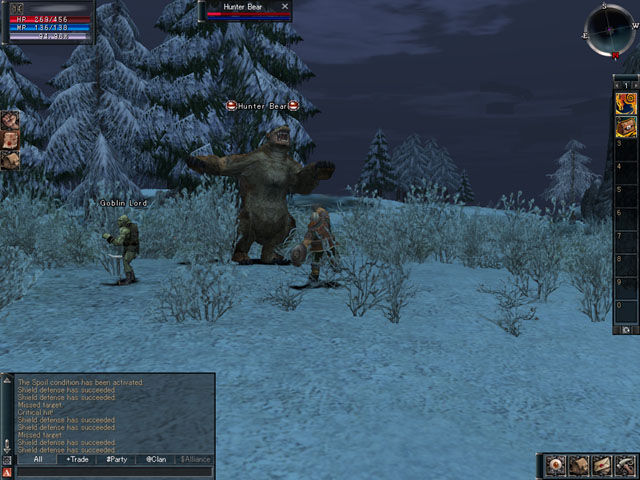Activate the fiery swirl skill shortcut

coord(626,103)
